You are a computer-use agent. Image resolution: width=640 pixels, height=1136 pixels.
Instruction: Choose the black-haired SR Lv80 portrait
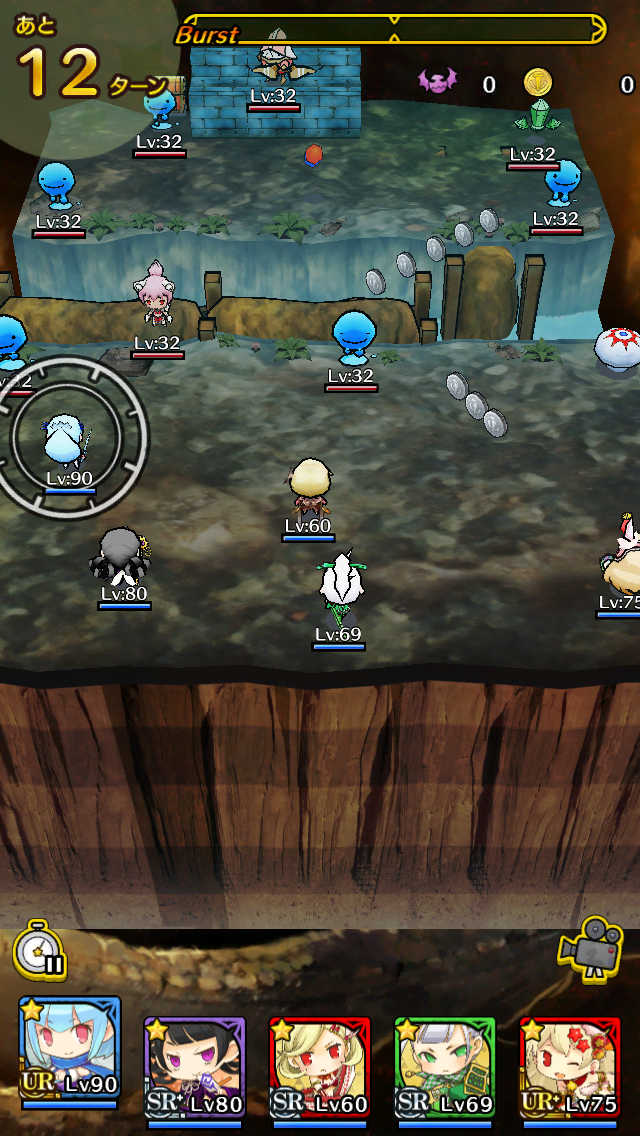pos(195,1067)
